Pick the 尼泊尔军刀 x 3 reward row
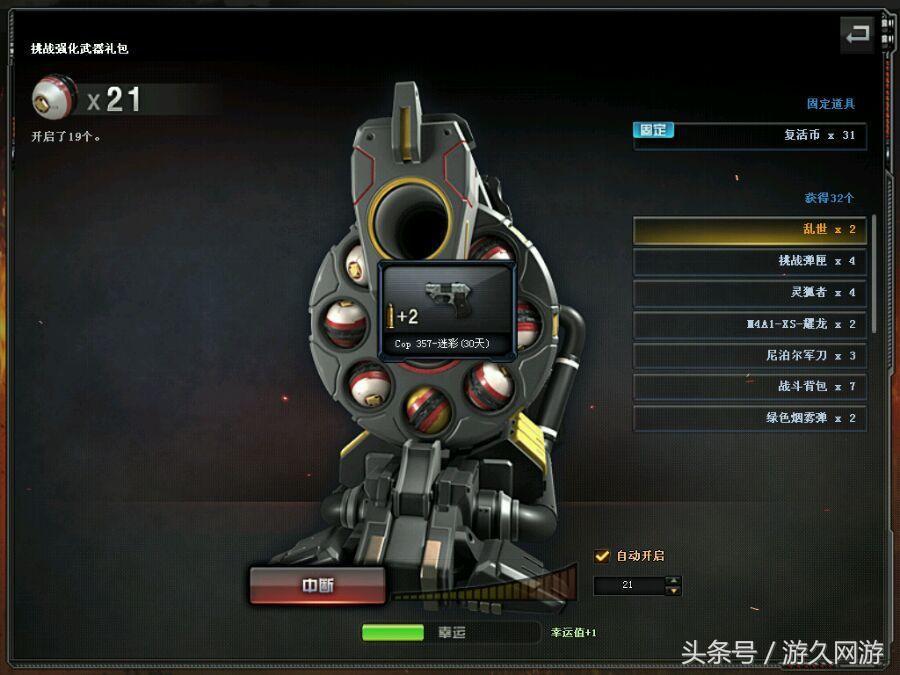The width and height of the screenshot is (900, 675). [749, 355]
